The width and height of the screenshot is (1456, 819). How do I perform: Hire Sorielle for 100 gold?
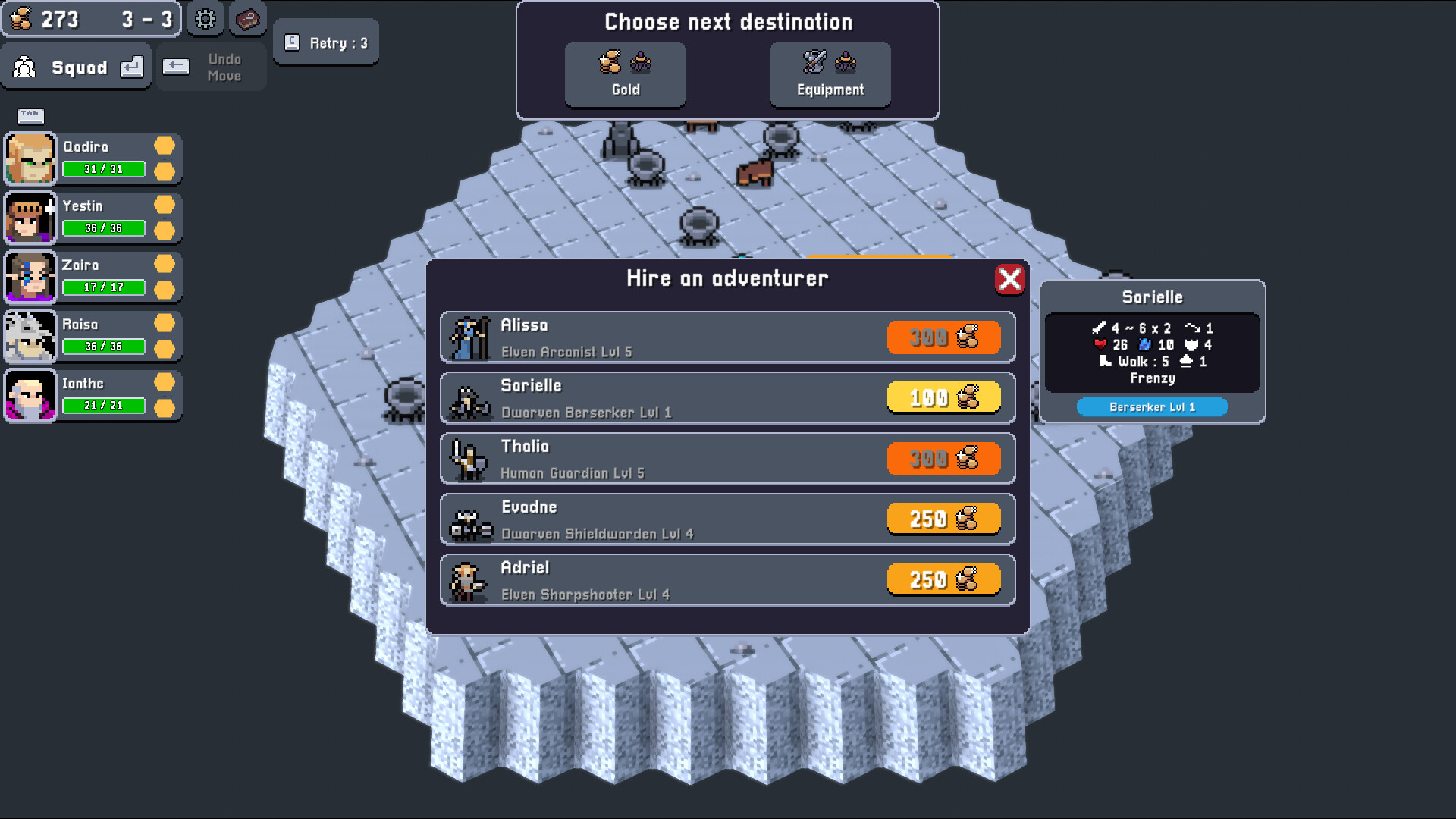tap(943, 397)
